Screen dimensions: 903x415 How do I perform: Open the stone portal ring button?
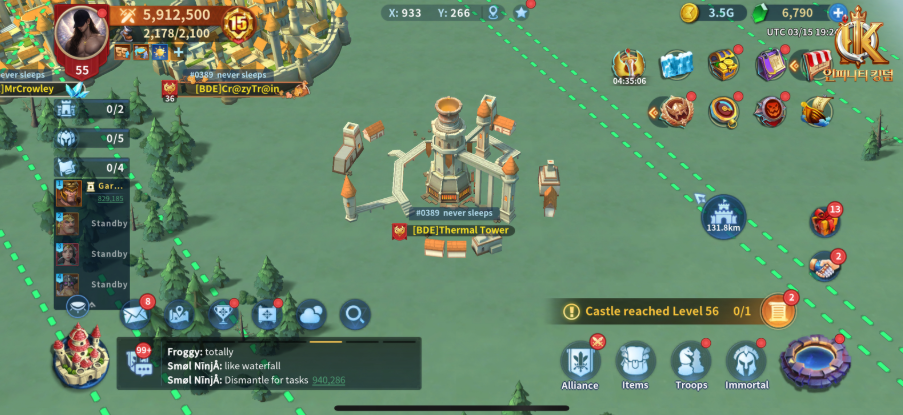click(x=815, y=362)
